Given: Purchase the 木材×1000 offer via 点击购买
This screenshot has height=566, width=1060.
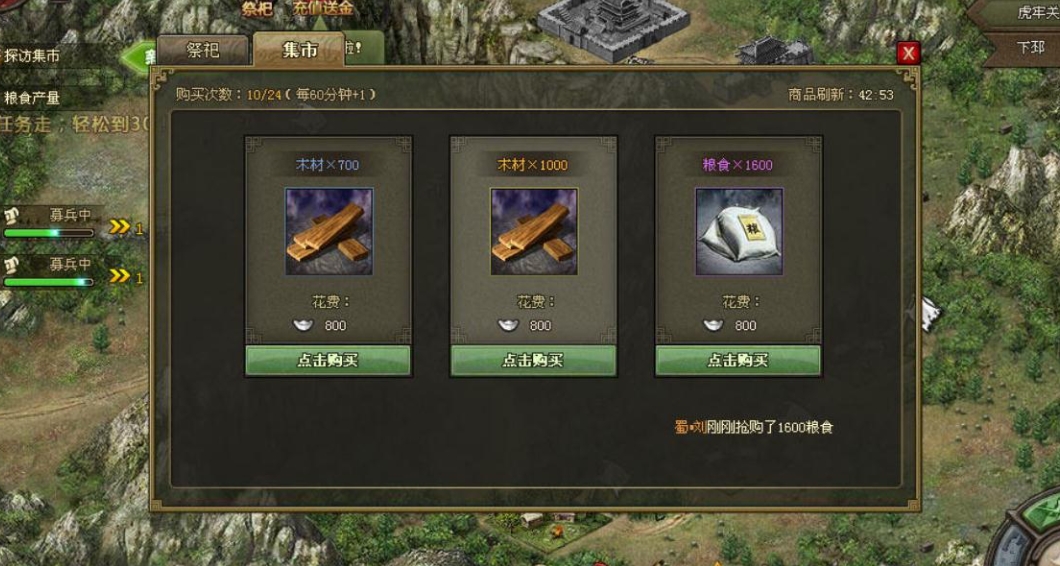Looking at the screenshot, I should [x=533, y=360].
